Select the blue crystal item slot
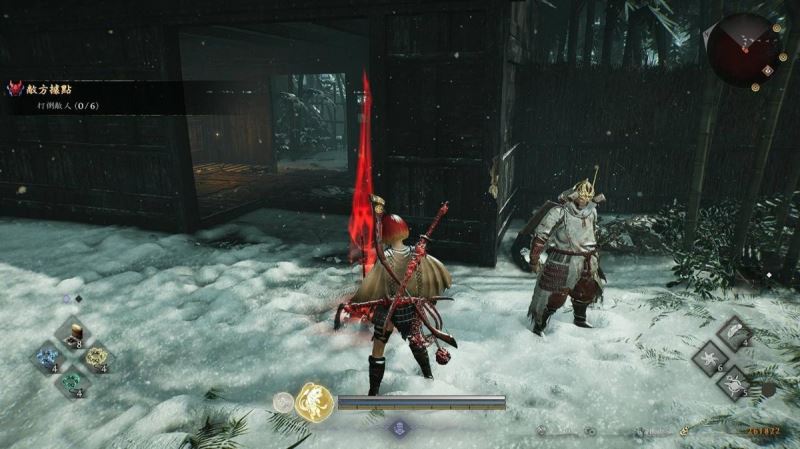Screen dimensions: 800x449 tap(49, 357)
